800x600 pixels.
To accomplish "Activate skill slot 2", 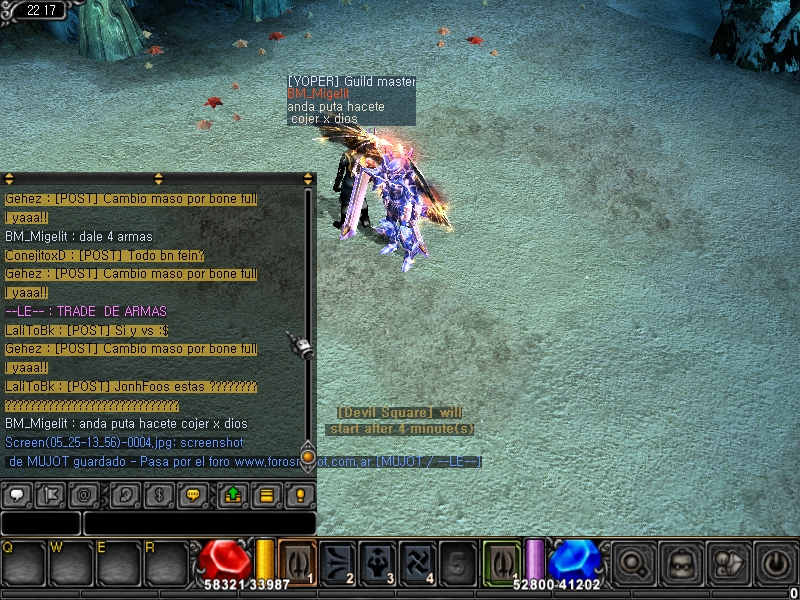I will [x=337, y=562].
